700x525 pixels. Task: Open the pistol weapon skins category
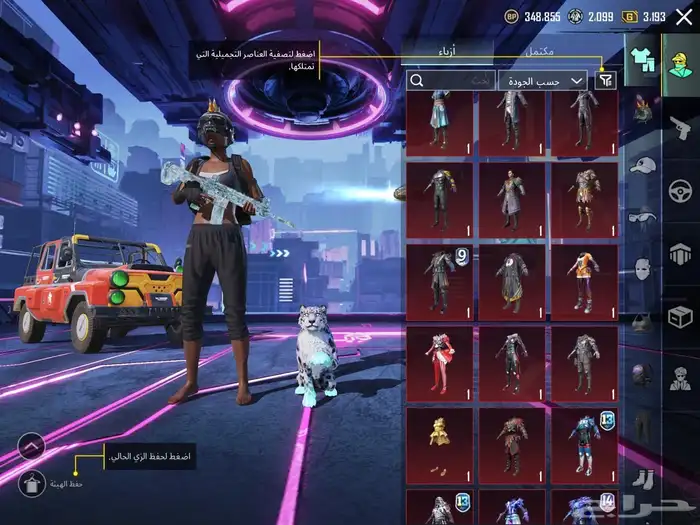tap(680, 122)
